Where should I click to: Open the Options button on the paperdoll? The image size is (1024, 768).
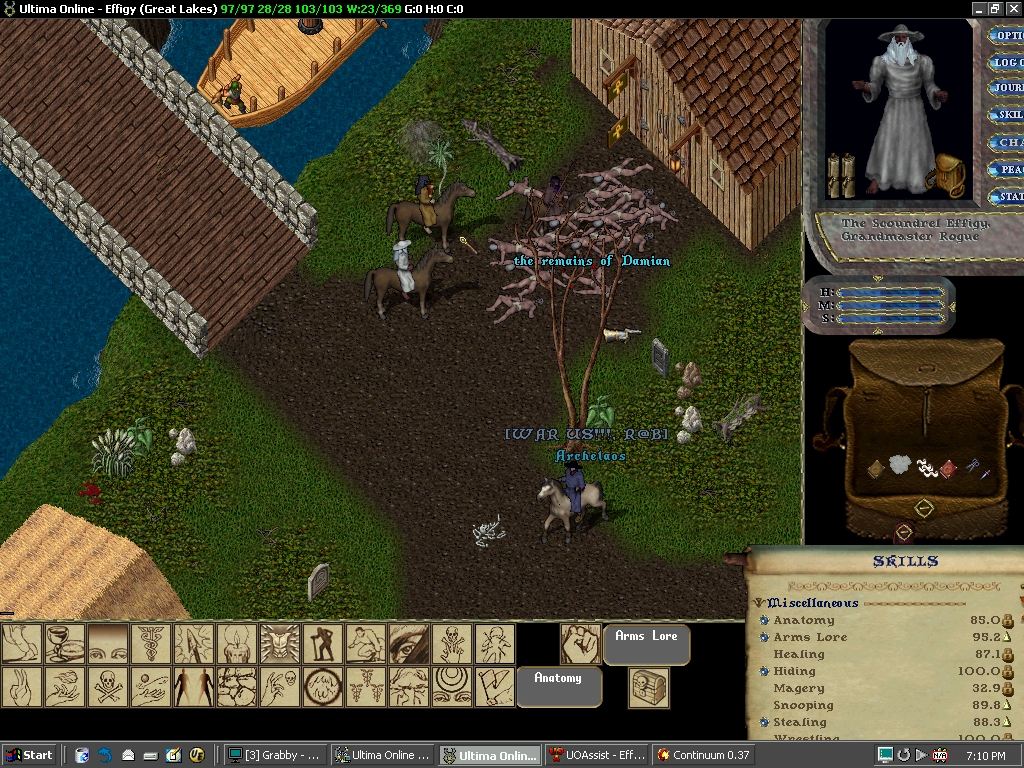[x=1006, y=36]
